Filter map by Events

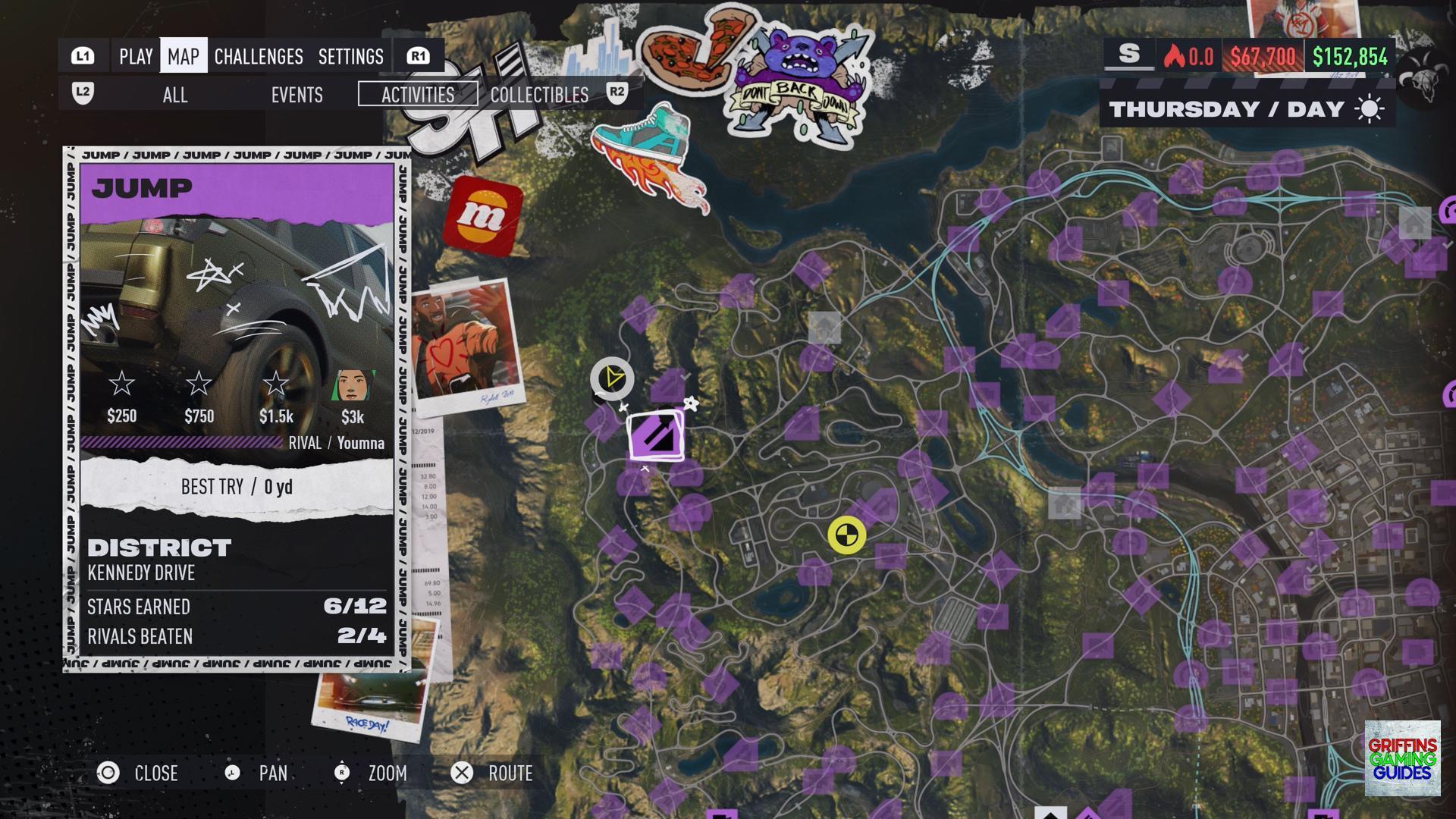pyautogui.click(x=297, y=95)
